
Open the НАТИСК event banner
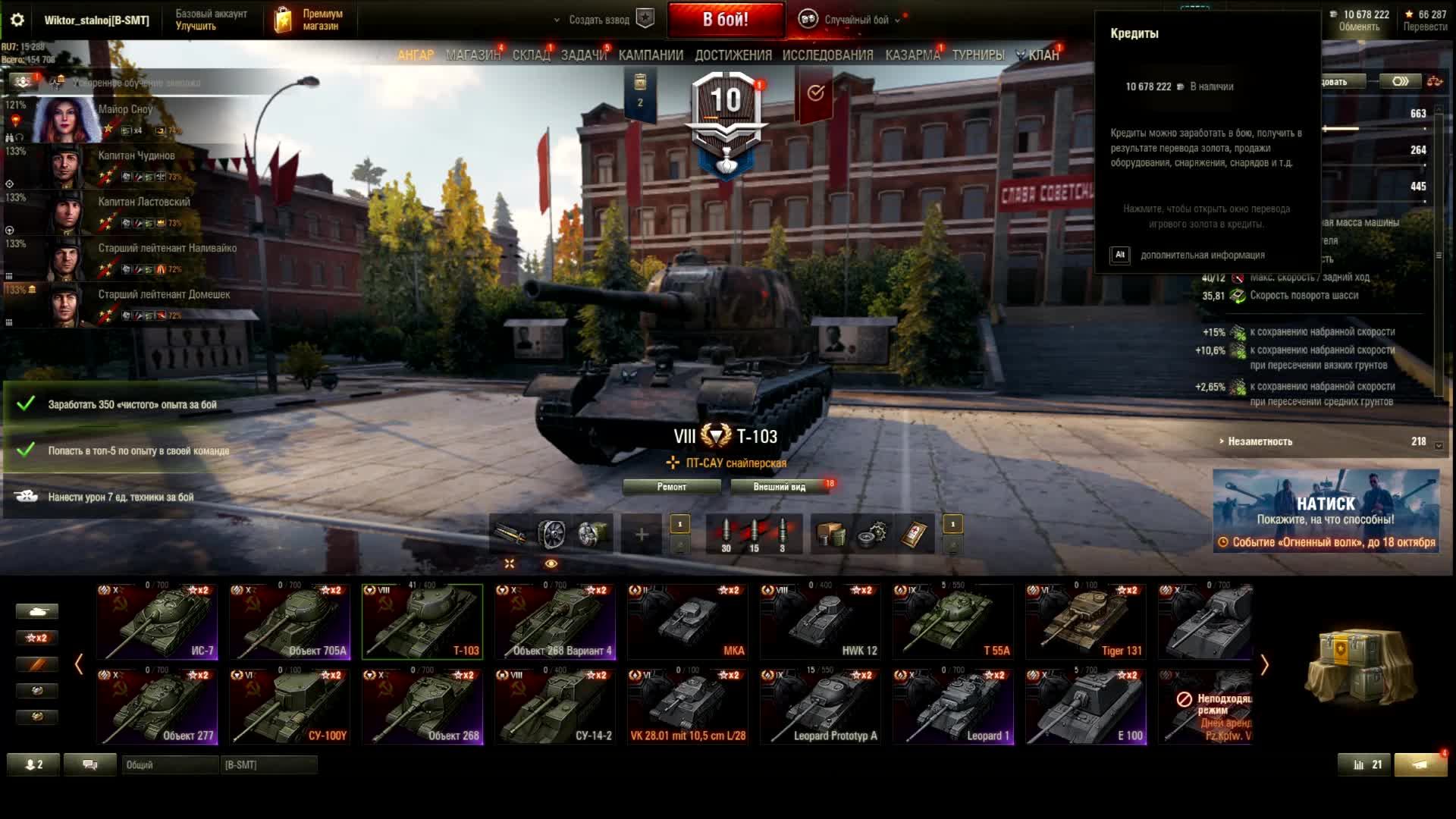coord(1326,510)
